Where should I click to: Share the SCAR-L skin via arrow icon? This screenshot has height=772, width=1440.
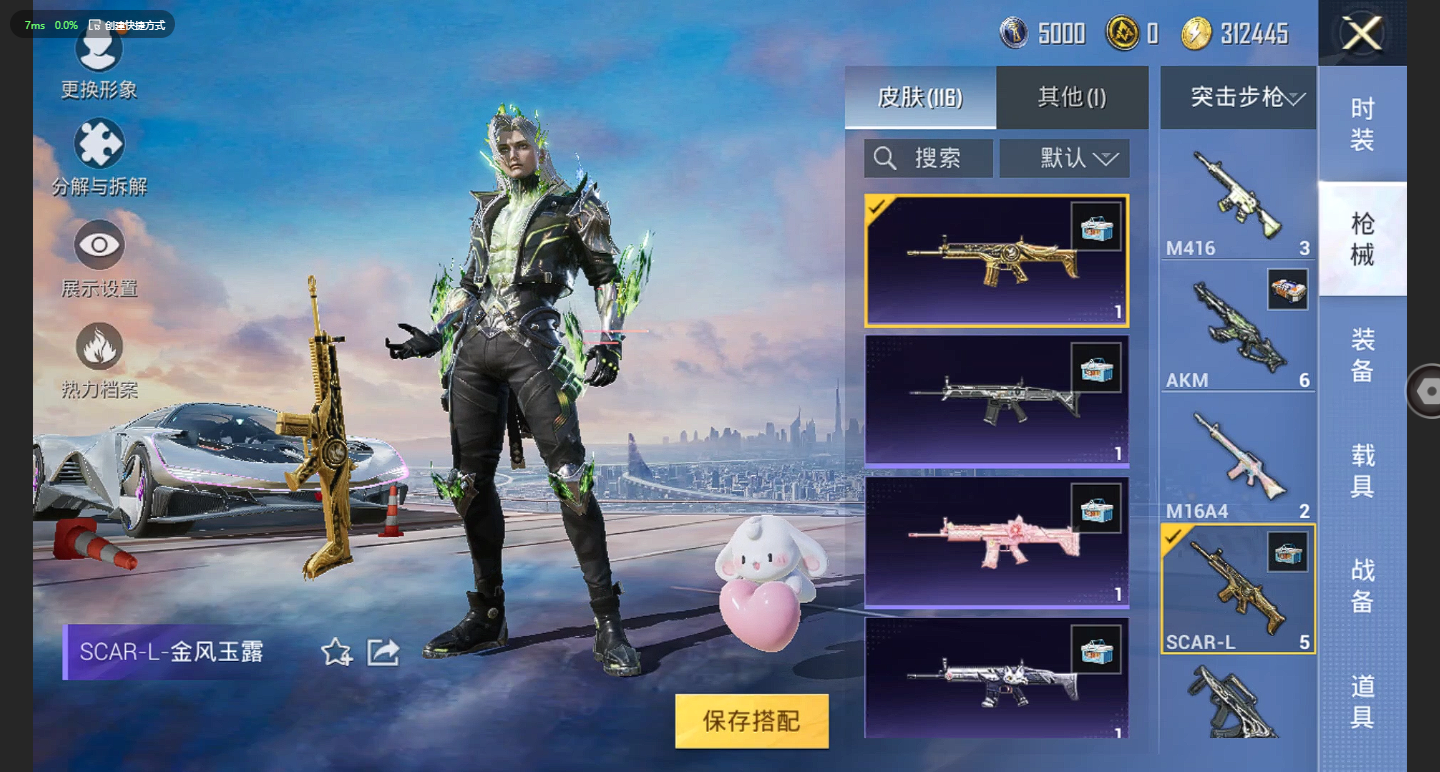pyautogui.click(x=383, y=653)
